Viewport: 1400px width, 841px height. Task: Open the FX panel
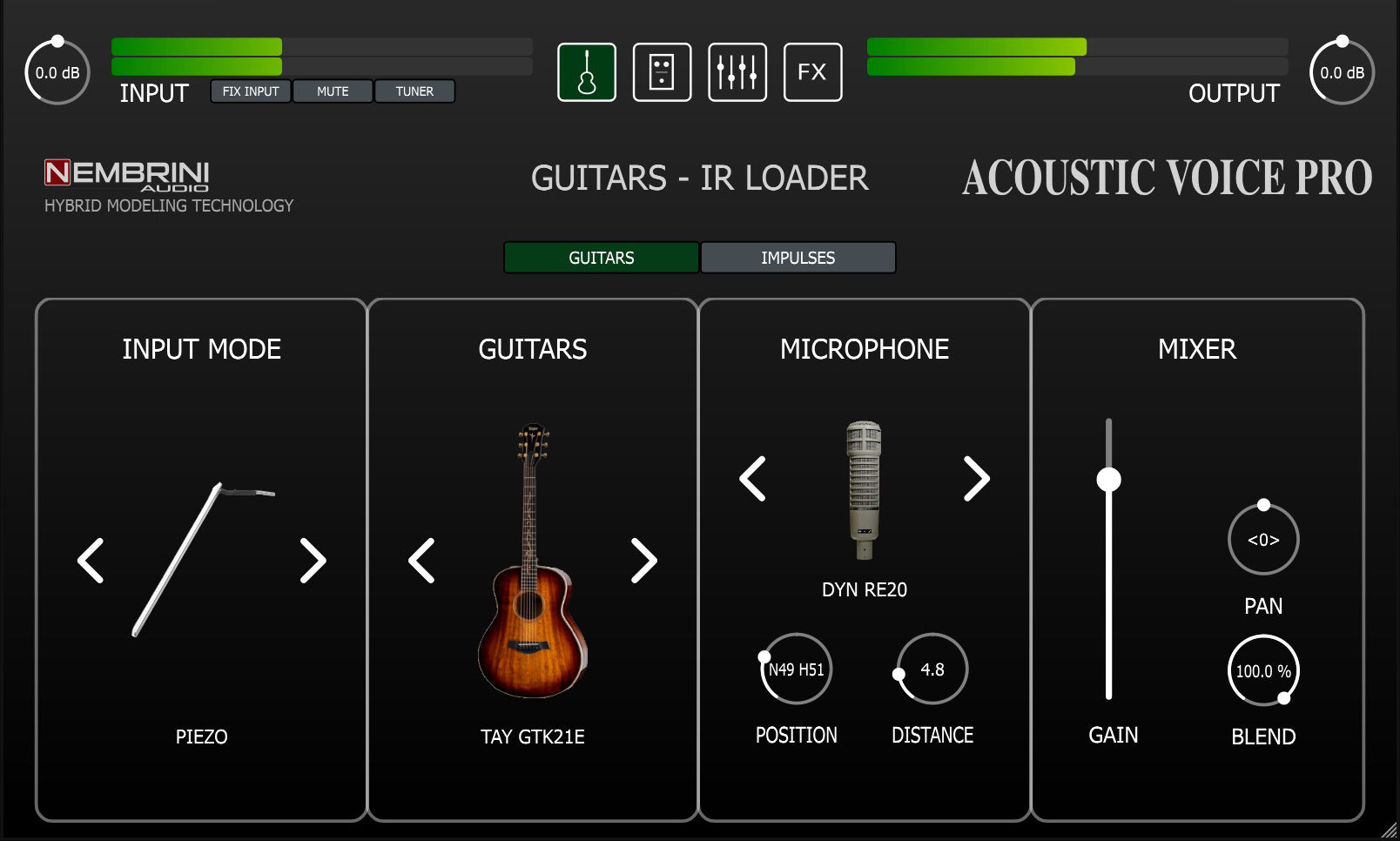(x=812, y=73)
